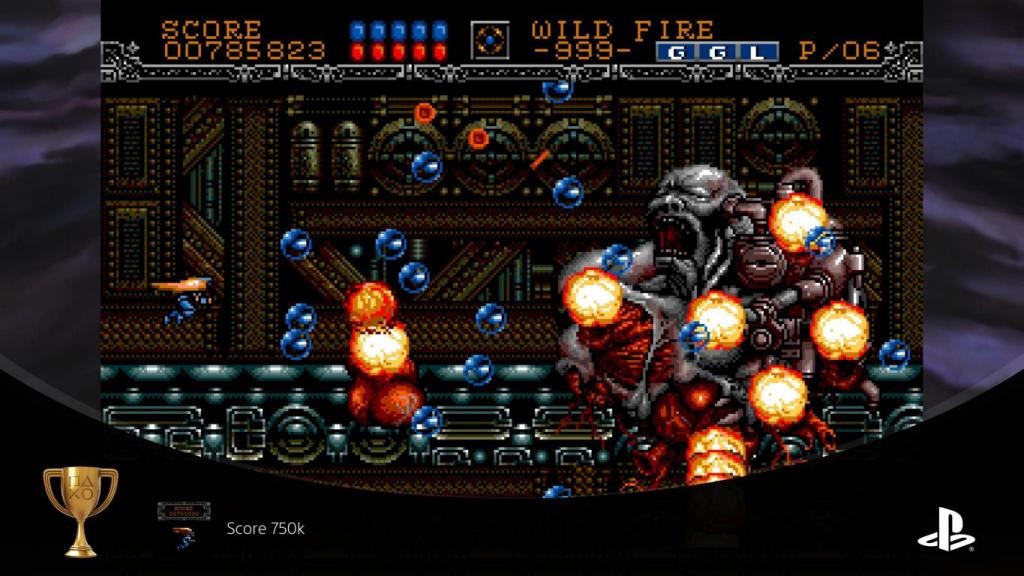
Task: Click the GGL weapon slot indicator
Action: pyautogui.click(x=716, y=52)
